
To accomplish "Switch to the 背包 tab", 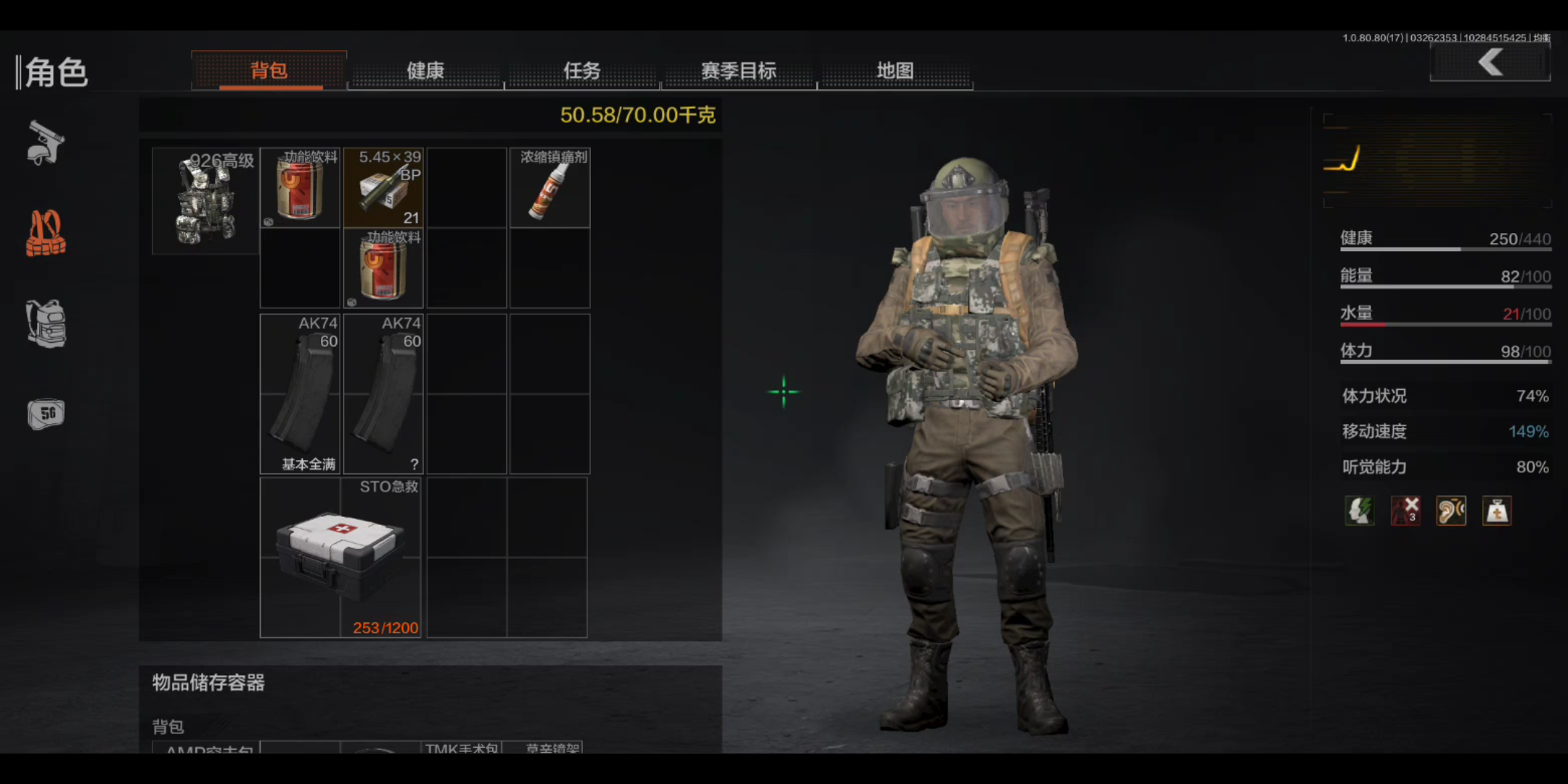I will (269, 70).
